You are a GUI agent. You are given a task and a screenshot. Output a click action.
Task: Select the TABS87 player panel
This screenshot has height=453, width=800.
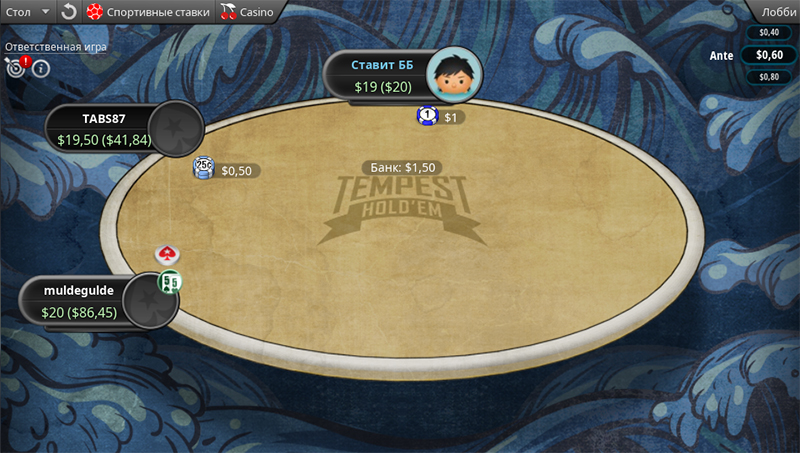(x=105, y=129)
